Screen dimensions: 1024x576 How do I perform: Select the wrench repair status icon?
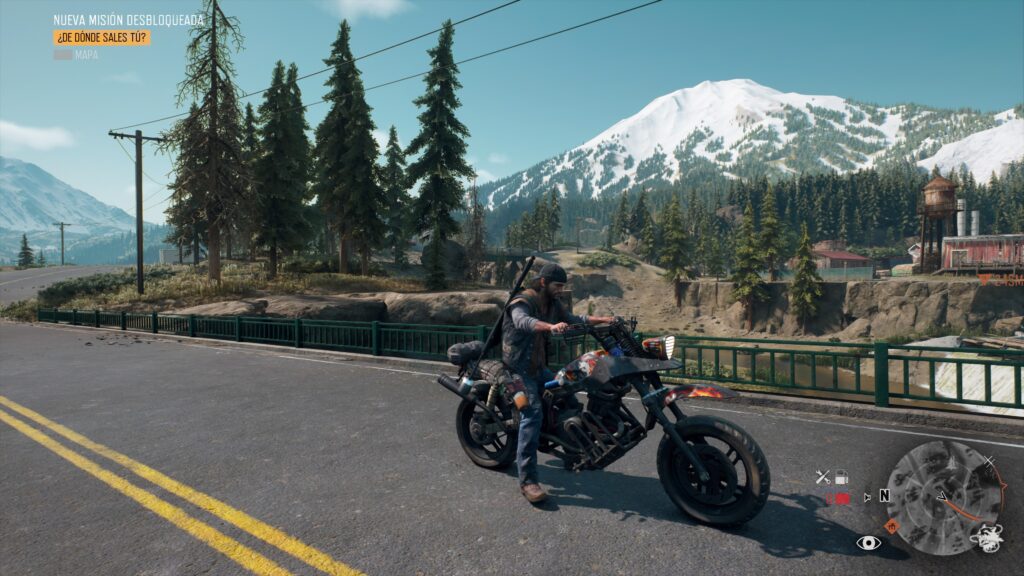pos(823,477)
